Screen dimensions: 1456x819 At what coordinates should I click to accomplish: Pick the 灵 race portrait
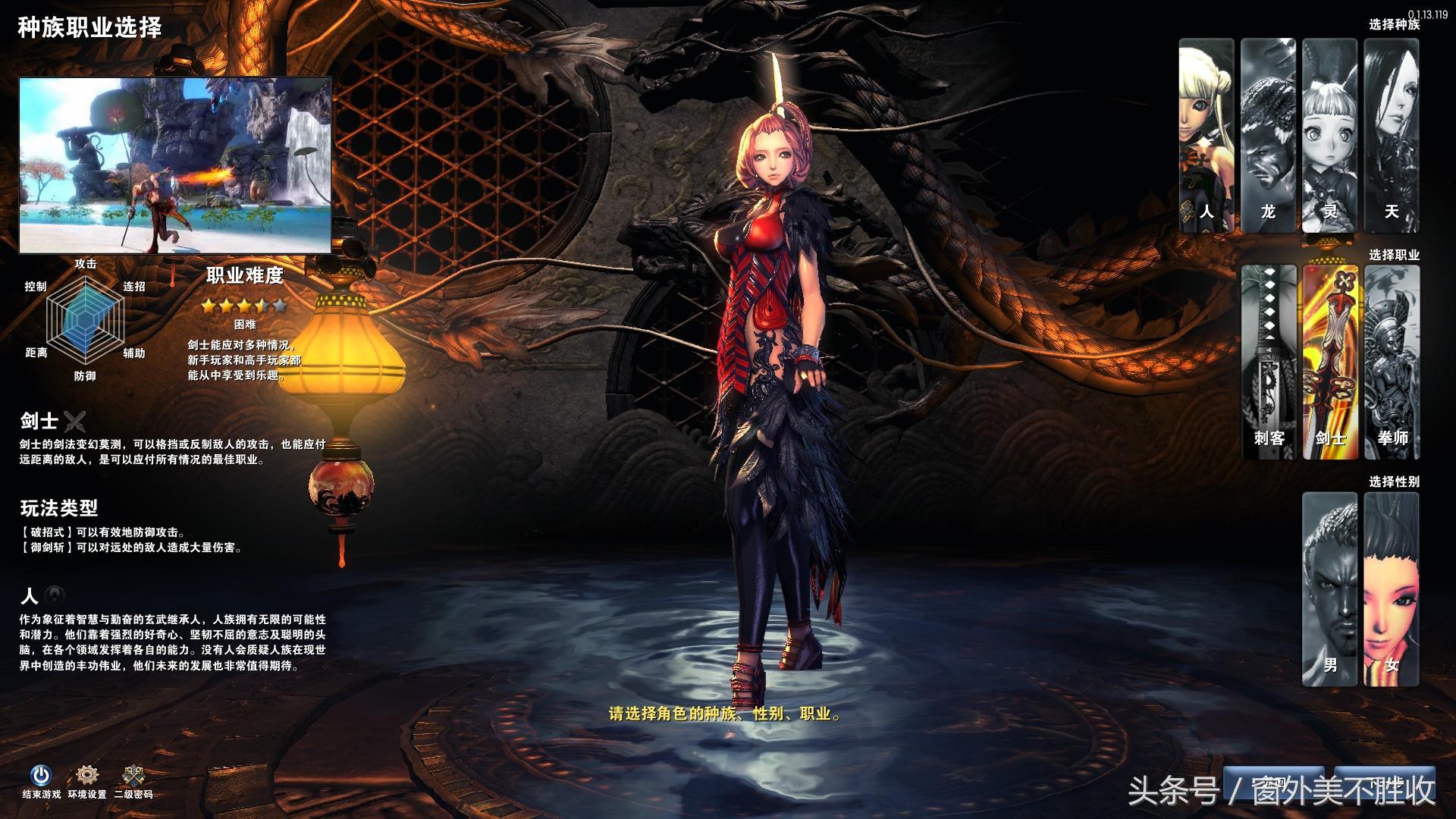coord(1329,135)
